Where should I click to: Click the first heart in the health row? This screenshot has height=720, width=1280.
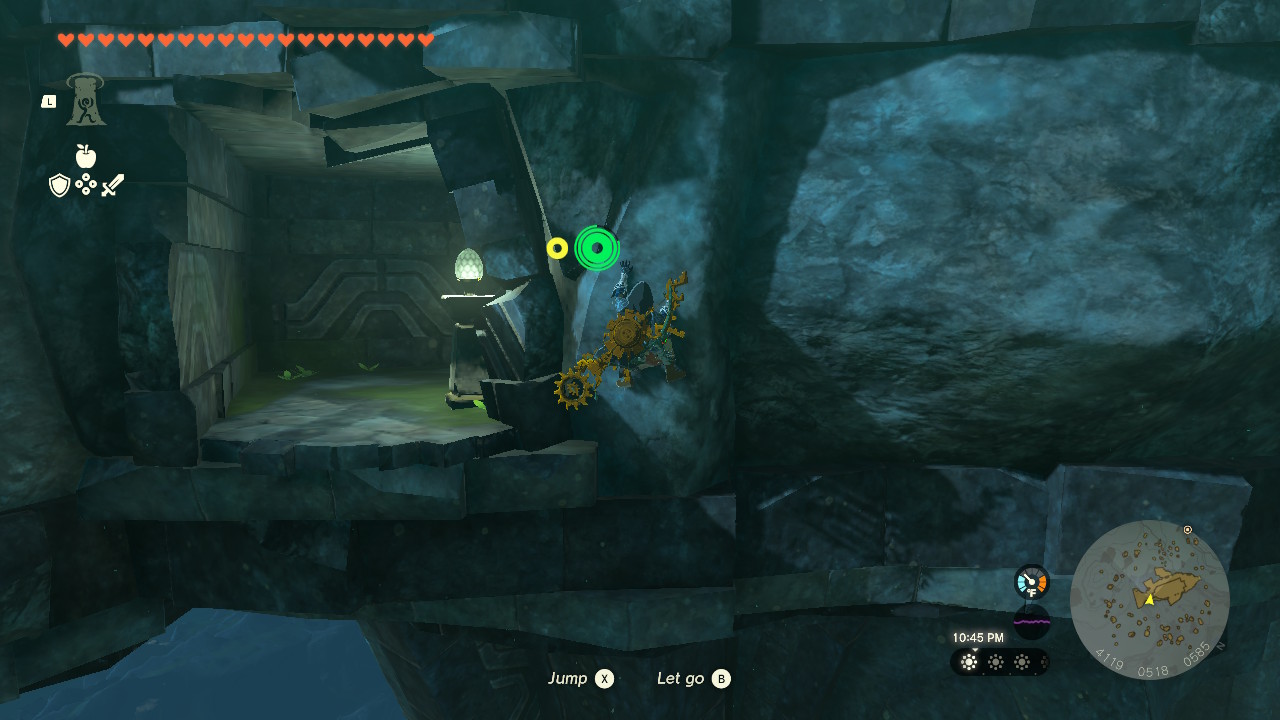[65, 41]
